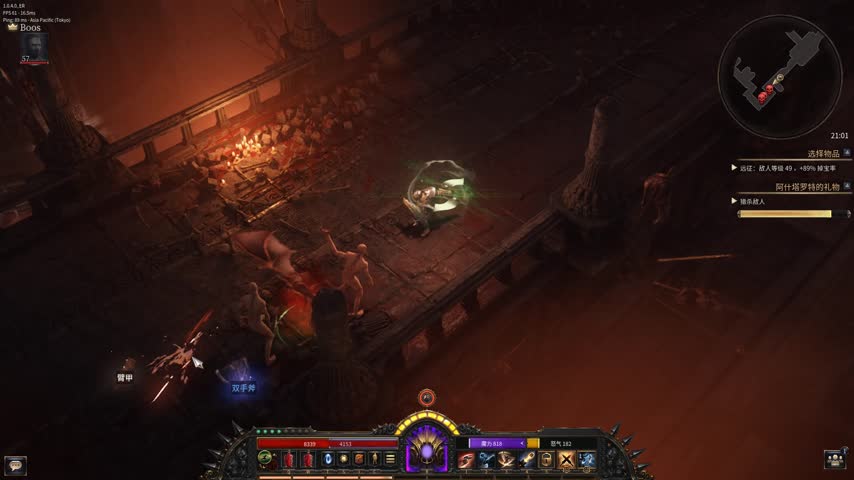Pick up the 双手斧 loot label

click(244, 388)
